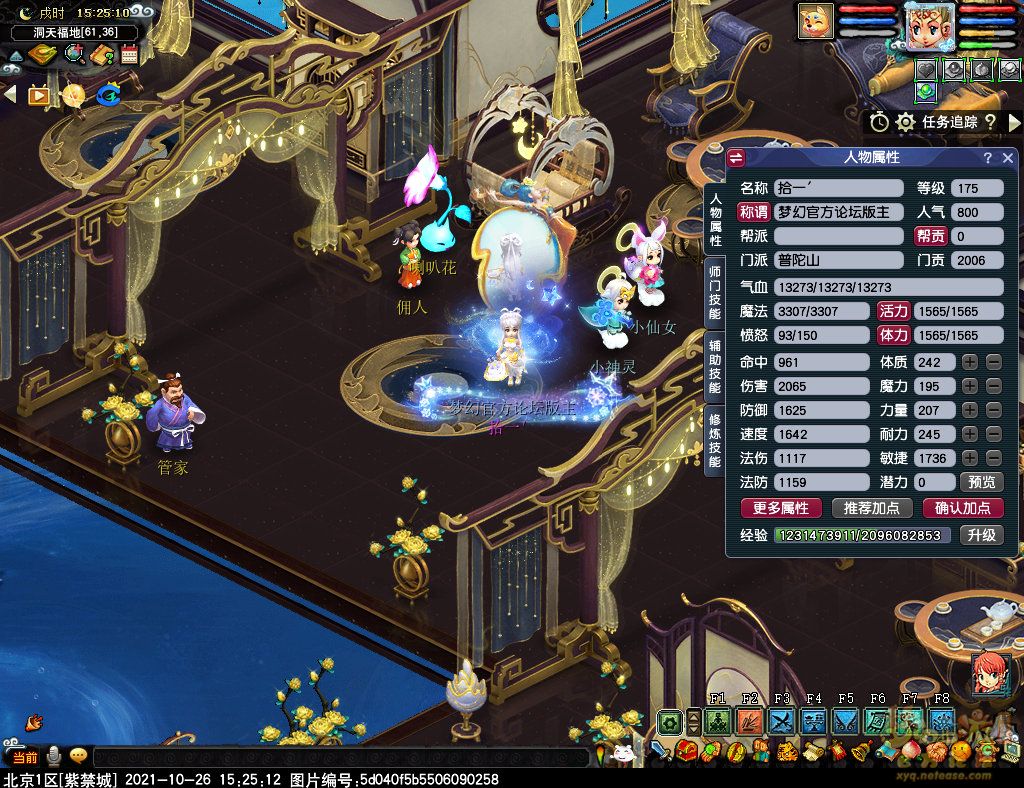The image size is (1024, 788).
Task: Remove a point from 敏捷 with minus
Action: click(x=993, y=458)
